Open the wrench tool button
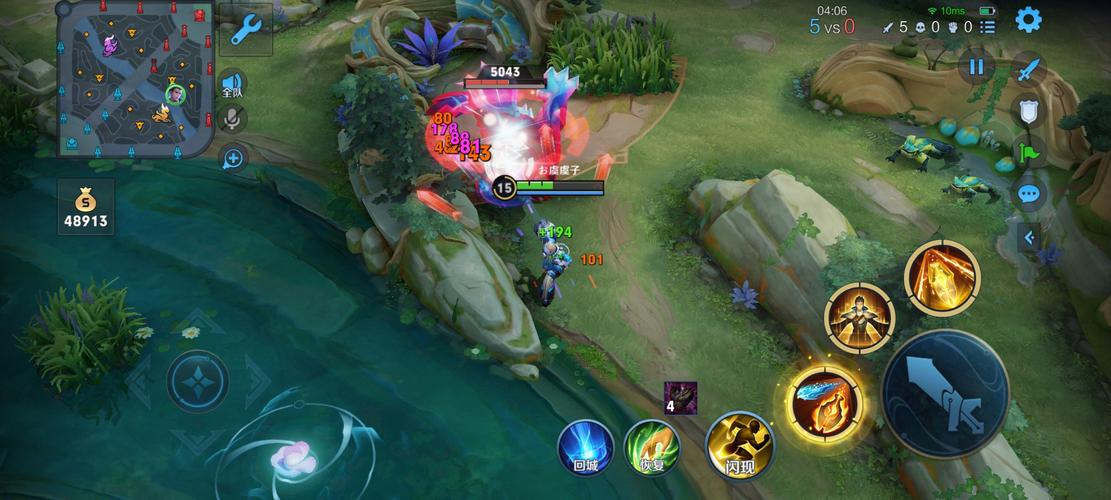The width and height of the screenshot is (1111, 500). (245, 30)
